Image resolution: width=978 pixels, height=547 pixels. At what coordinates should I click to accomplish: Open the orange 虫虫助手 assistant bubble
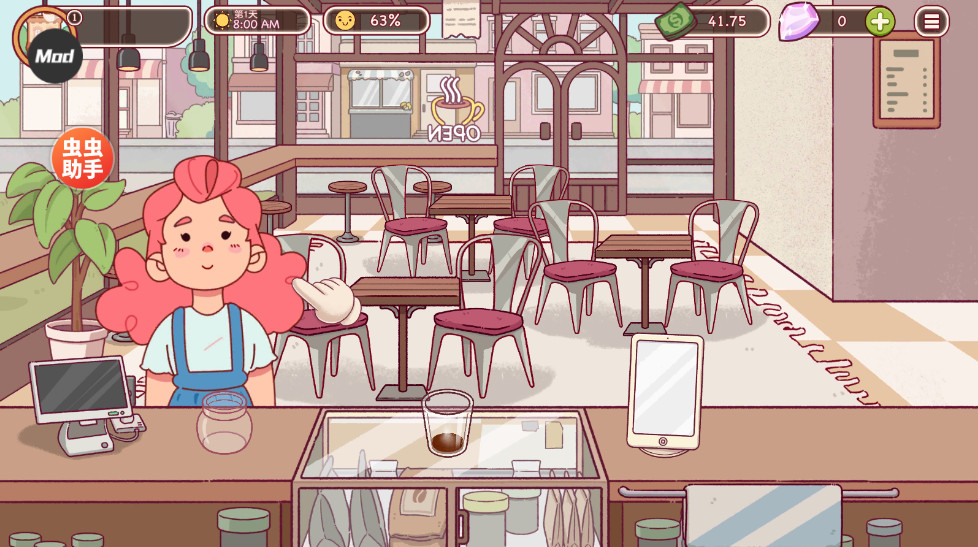(82, 159)
